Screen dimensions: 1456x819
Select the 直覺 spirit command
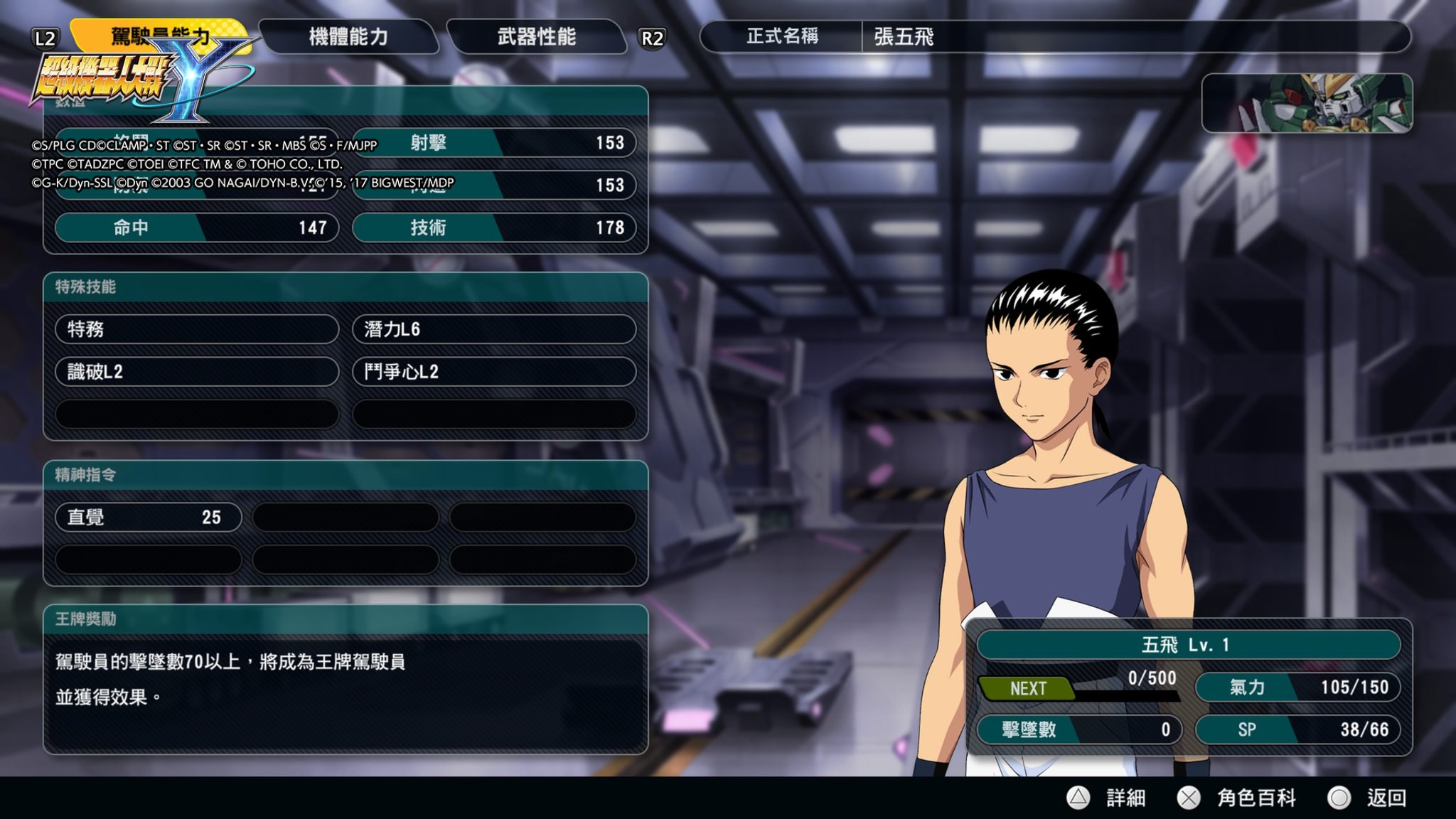coord(148,518)
